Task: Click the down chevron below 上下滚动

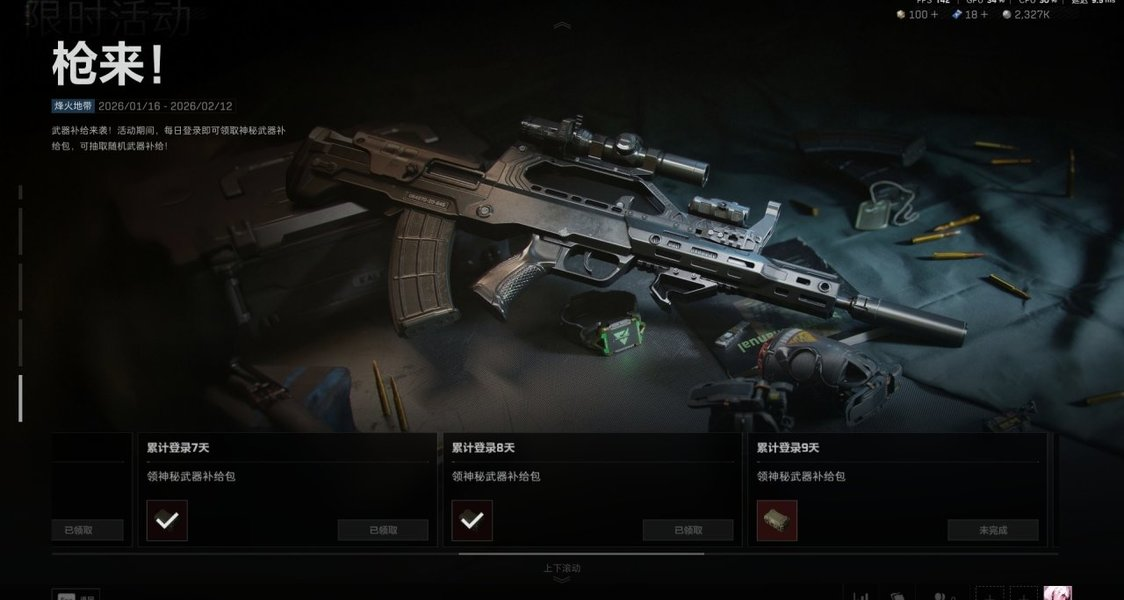Action: click(562, 580)
